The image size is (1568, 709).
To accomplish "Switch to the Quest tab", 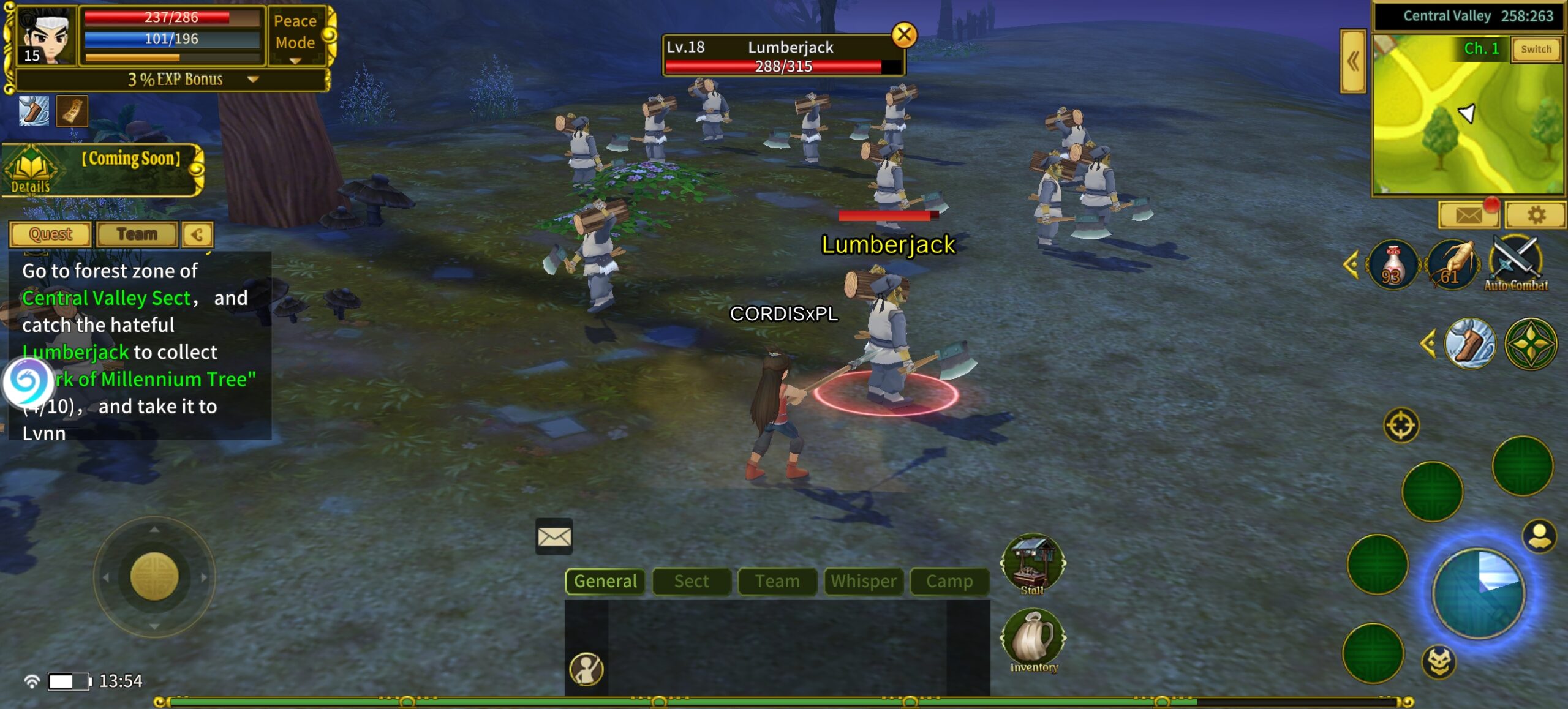I will point(50,234).
